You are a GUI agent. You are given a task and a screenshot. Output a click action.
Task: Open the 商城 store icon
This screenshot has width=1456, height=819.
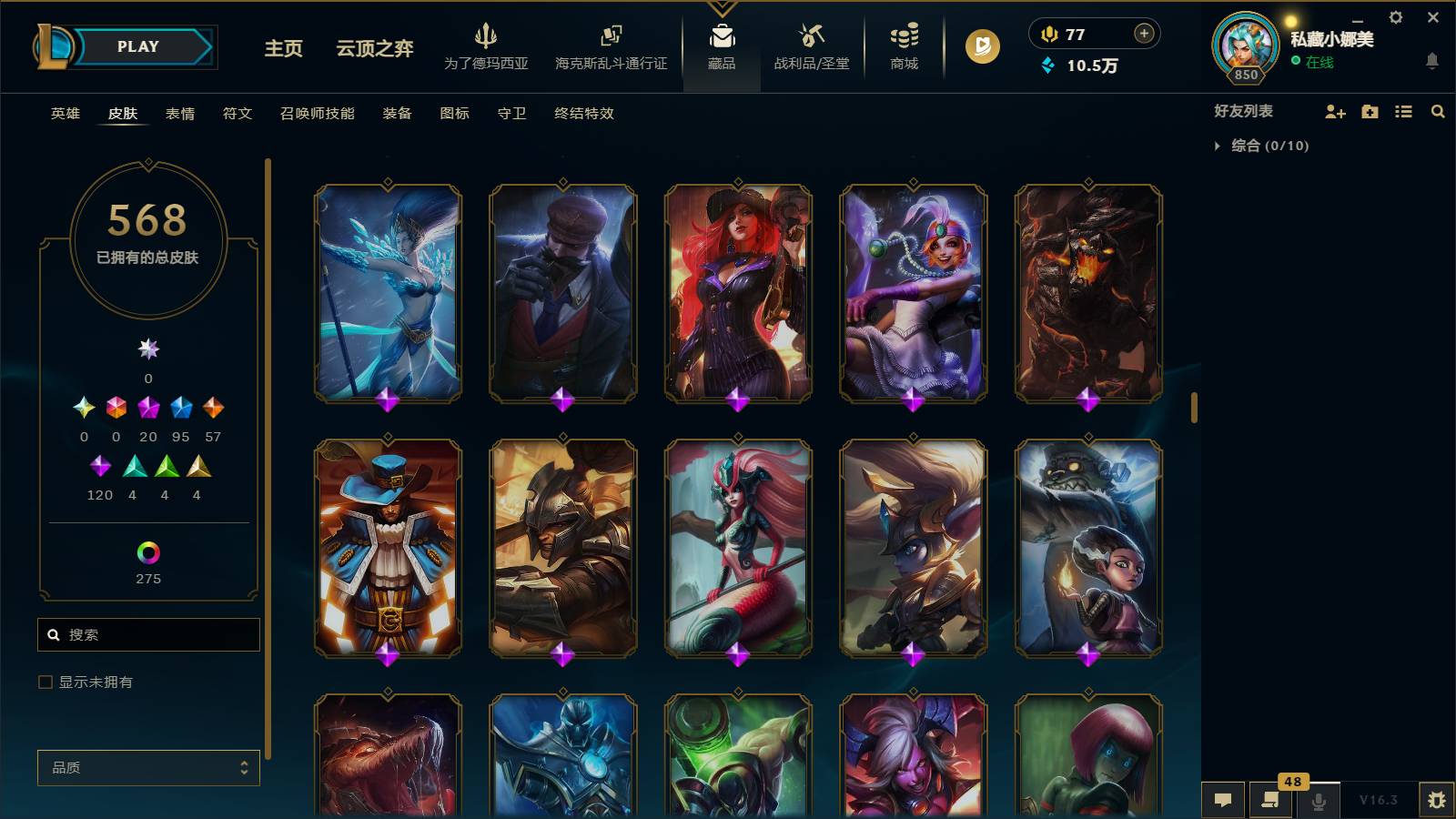point(902,45)
